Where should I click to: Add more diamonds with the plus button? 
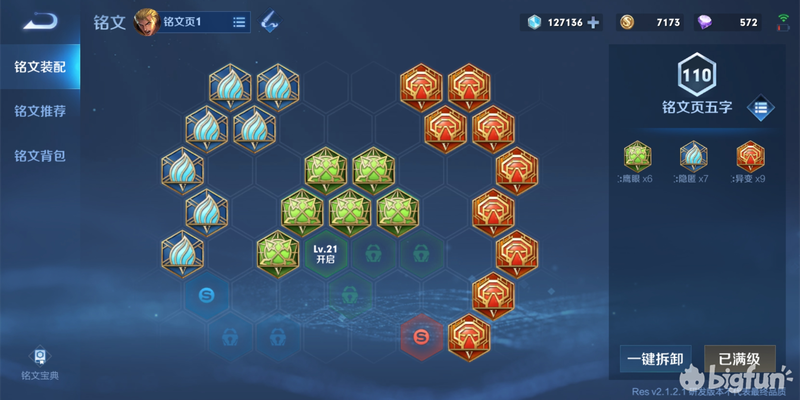(x=593, y=22)
